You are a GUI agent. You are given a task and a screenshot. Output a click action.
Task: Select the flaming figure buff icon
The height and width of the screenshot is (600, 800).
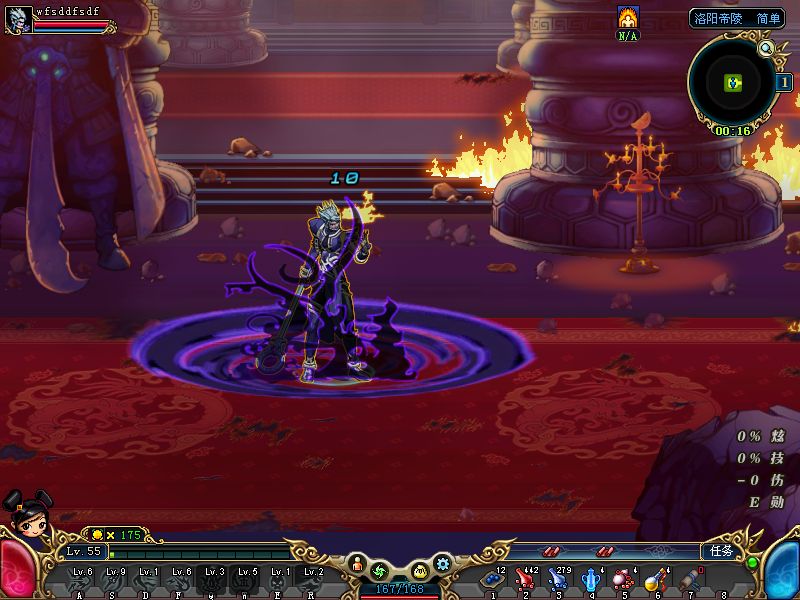627,17
